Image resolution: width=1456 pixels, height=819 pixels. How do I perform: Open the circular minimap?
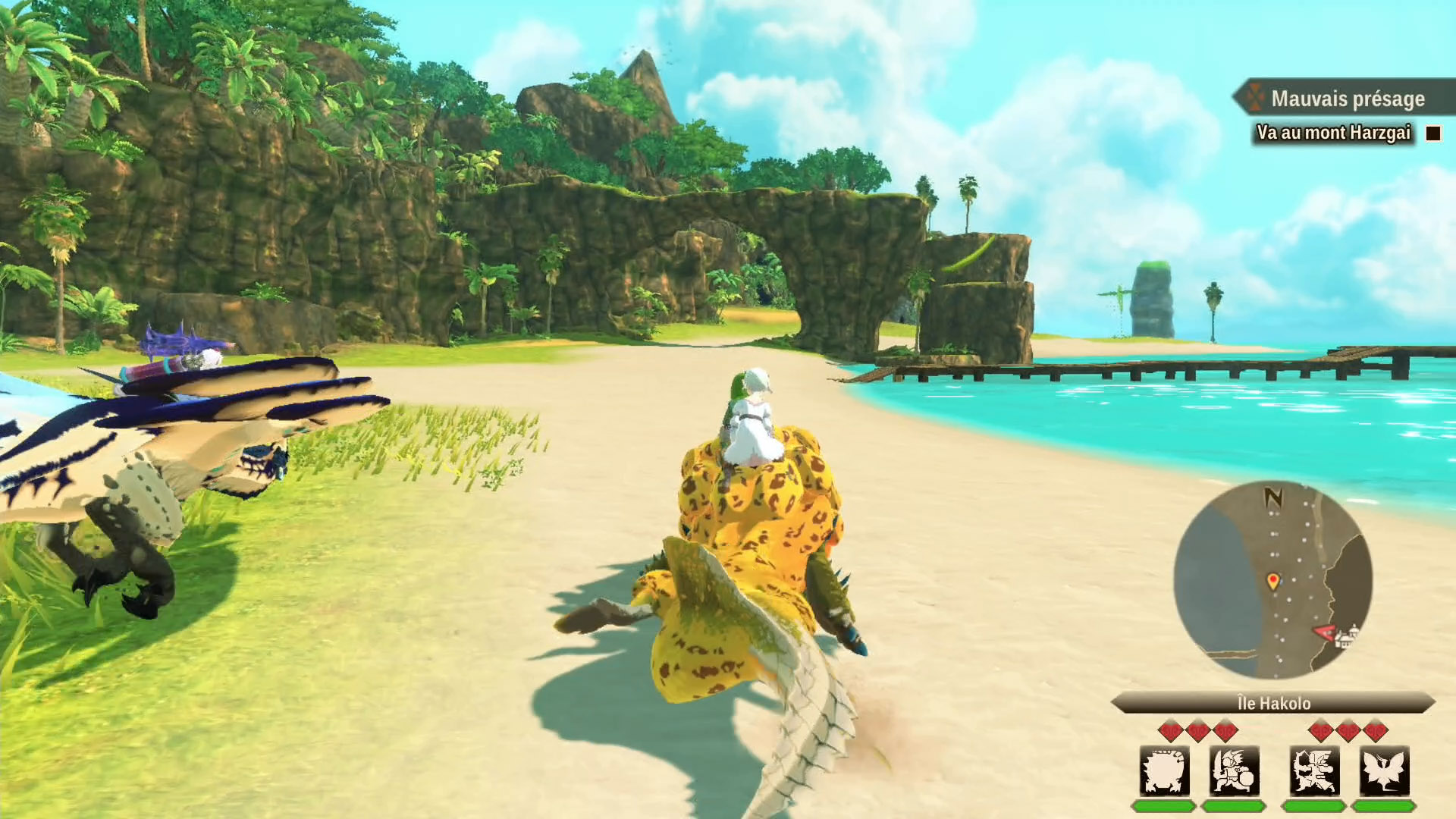tap(1272, 580)
